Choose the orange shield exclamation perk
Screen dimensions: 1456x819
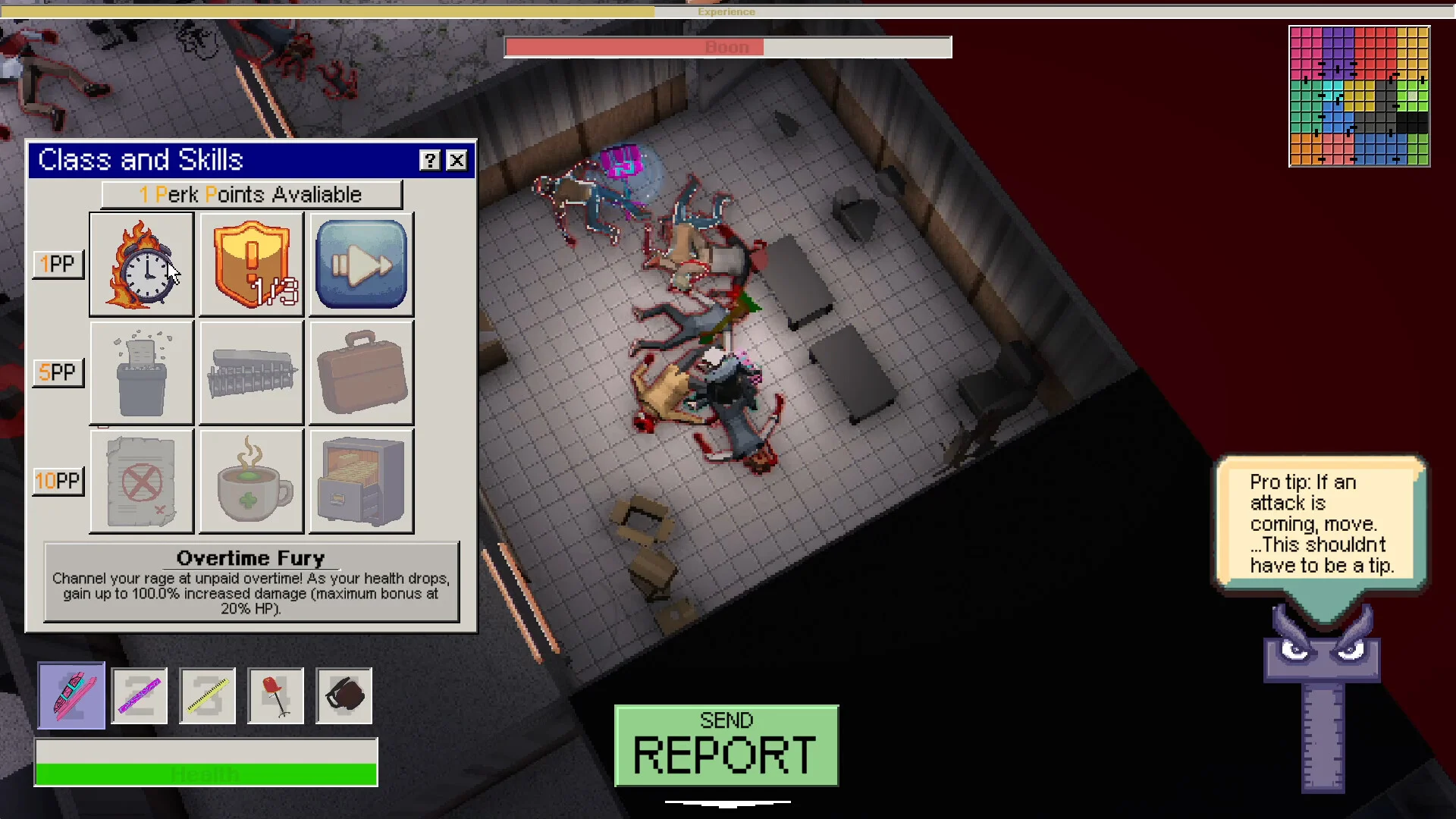pyautogui.click(x=251, y=264)
